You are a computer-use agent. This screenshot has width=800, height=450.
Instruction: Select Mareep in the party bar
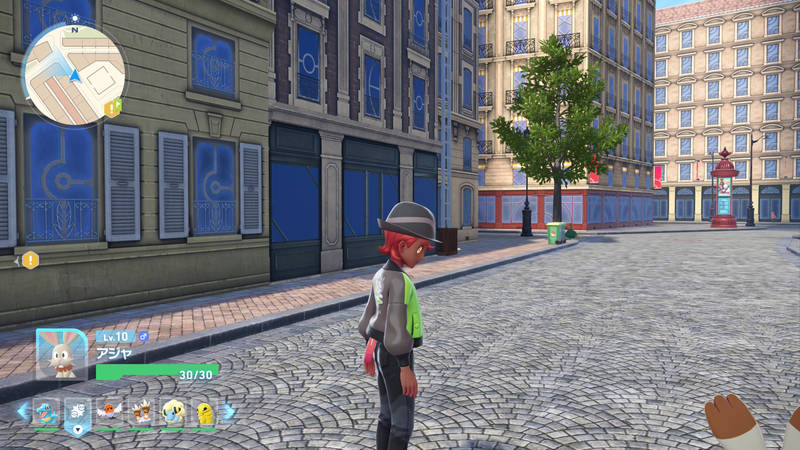(173, 412)
